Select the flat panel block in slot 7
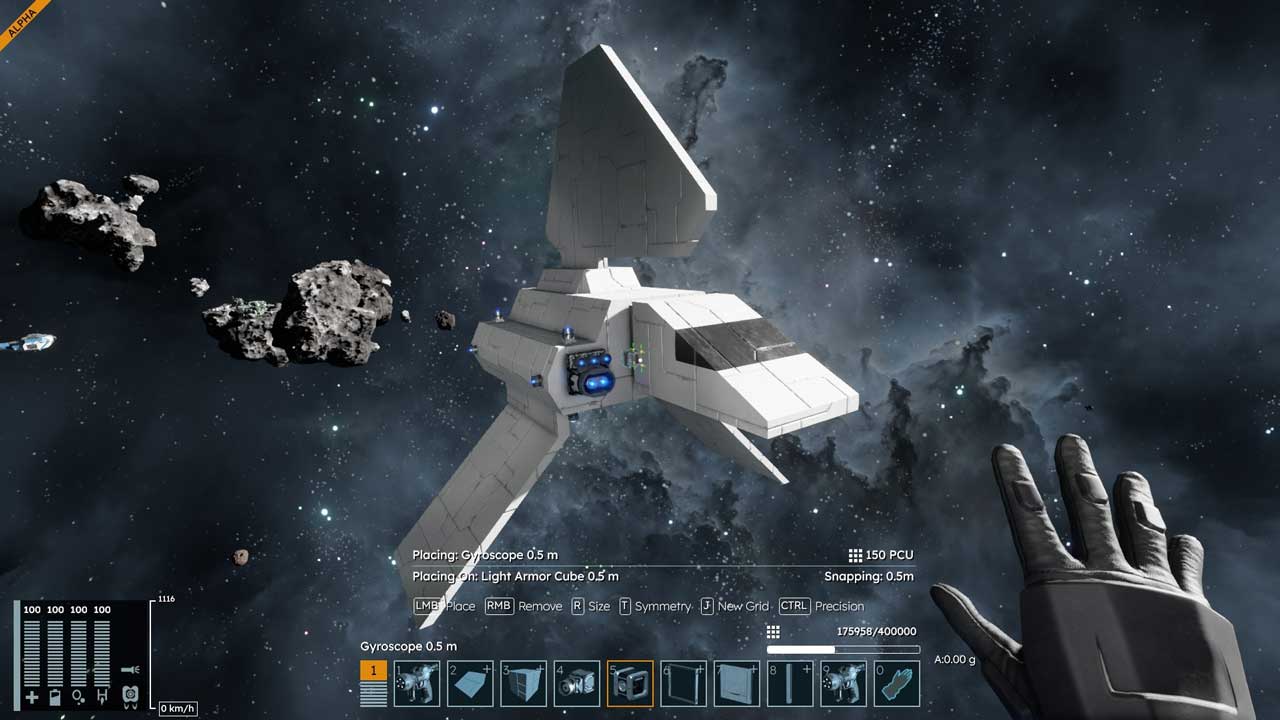 737,684
